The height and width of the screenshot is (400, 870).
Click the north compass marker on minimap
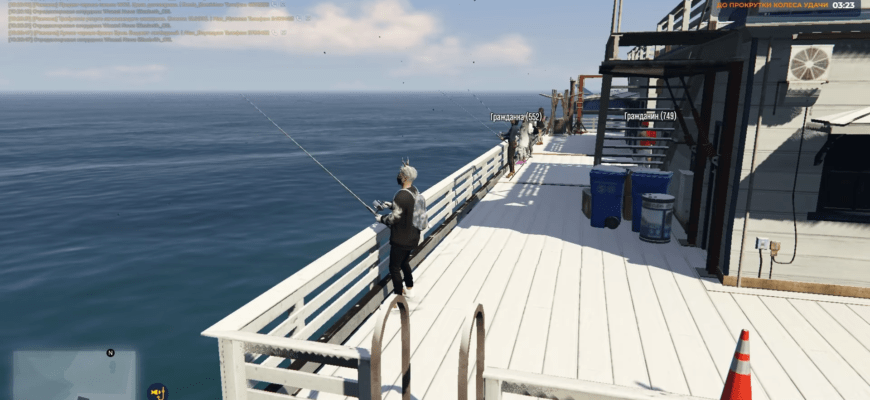(110, 352)
